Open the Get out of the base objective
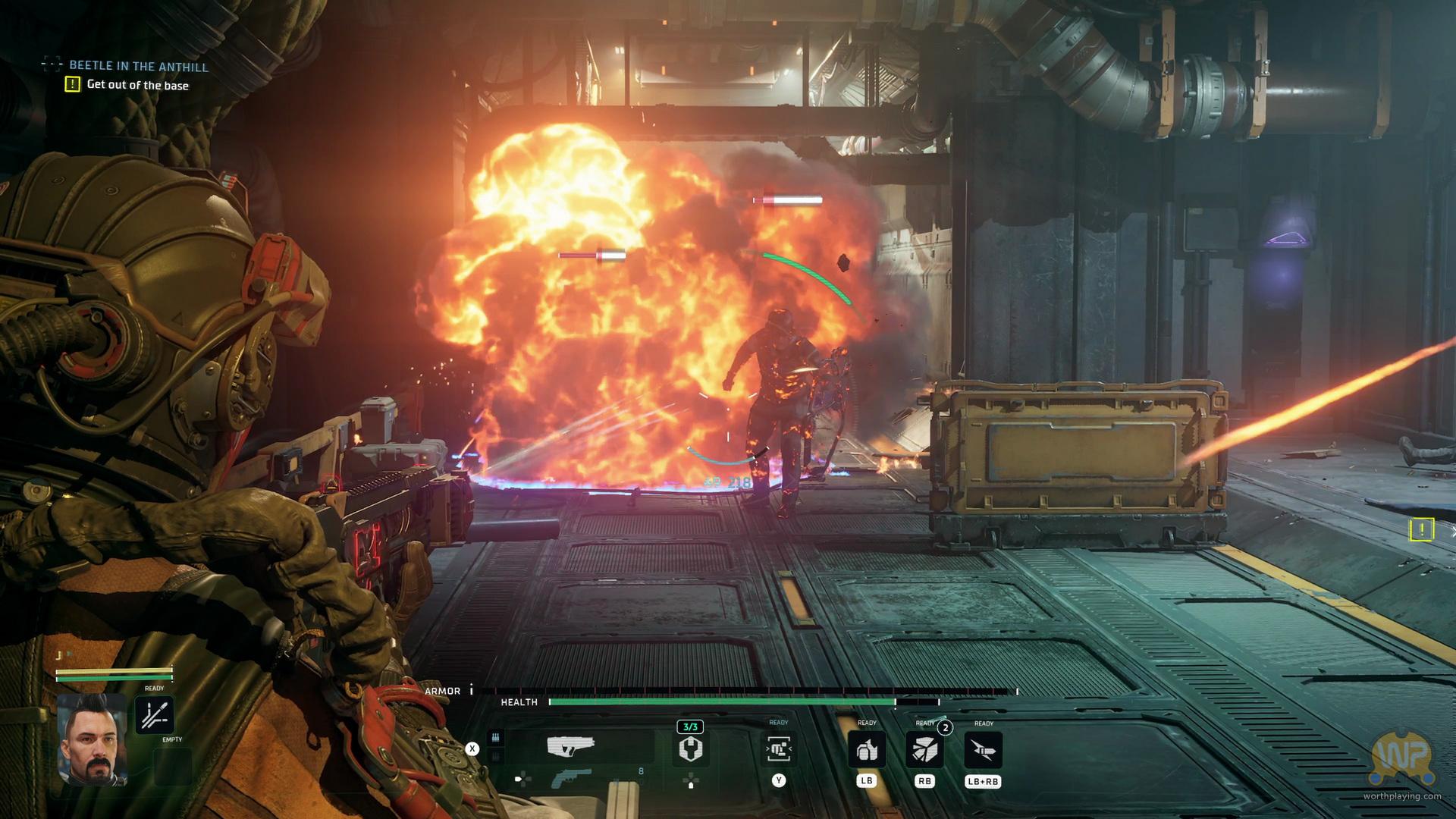The width and height of the screenshot is (1456, 819). coord(137,85)
